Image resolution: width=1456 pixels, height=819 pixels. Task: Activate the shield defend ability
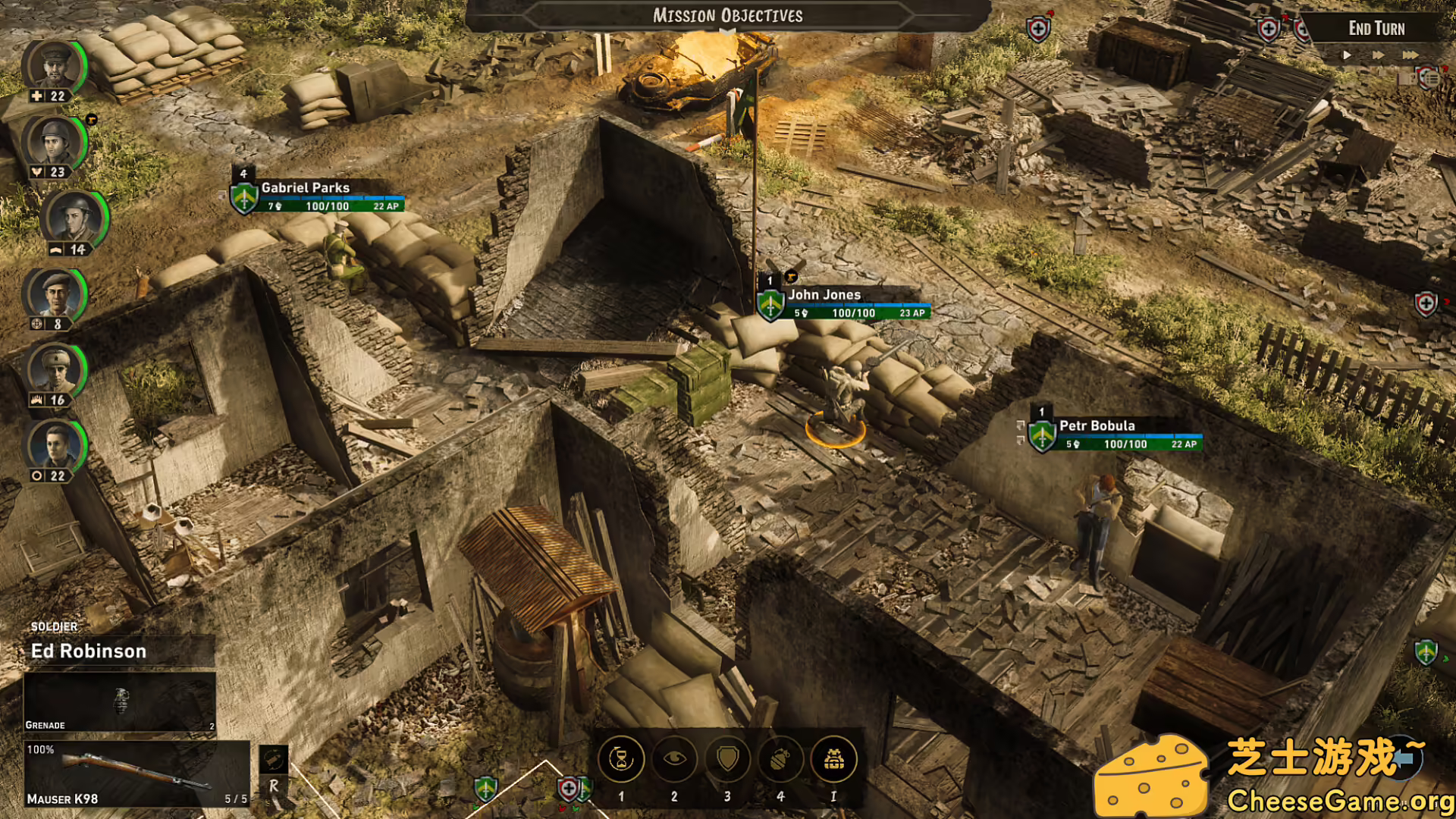tap(727, 759)
